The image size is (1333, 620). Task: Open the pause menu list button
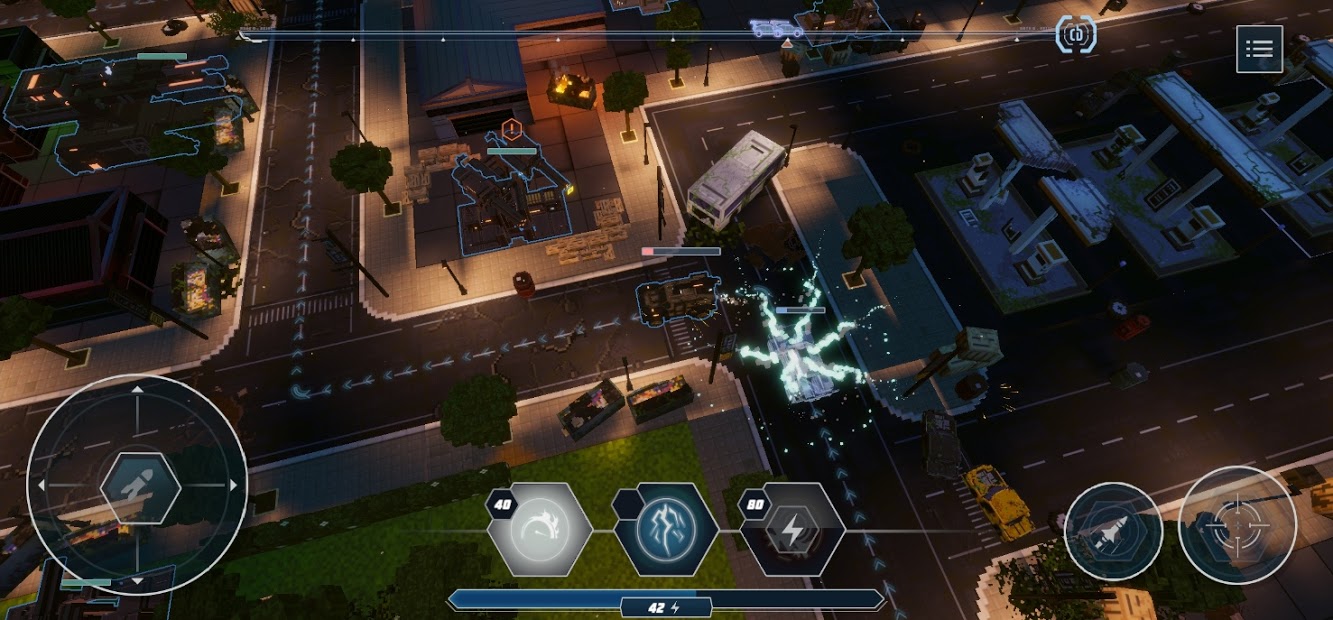[1259, 48]
